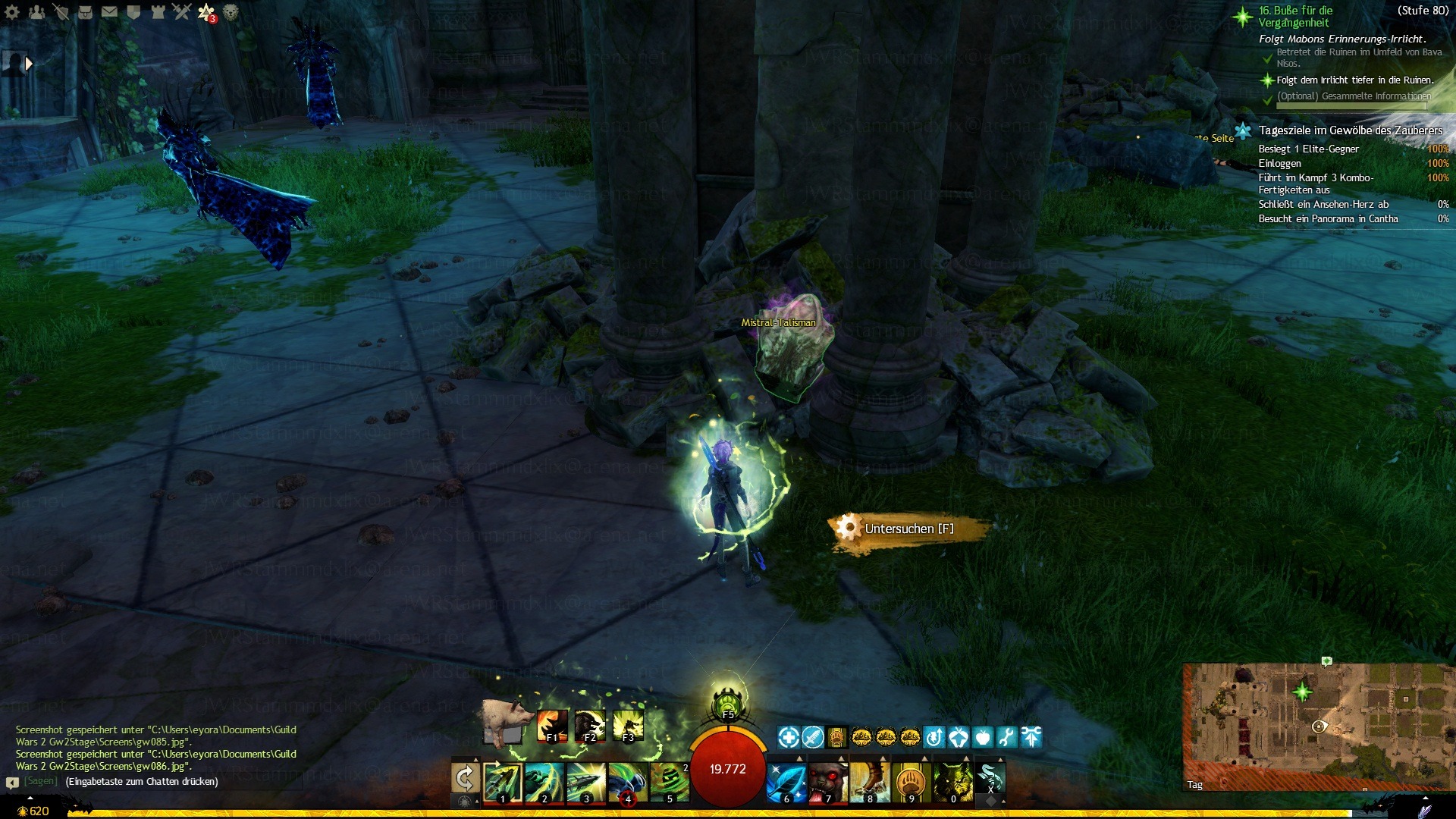Open the Black Lion Trading Post lion icon
Image resolution: width=1456 pixels, height=819 pixels.
pyautogui.click(x=231, y=12)
